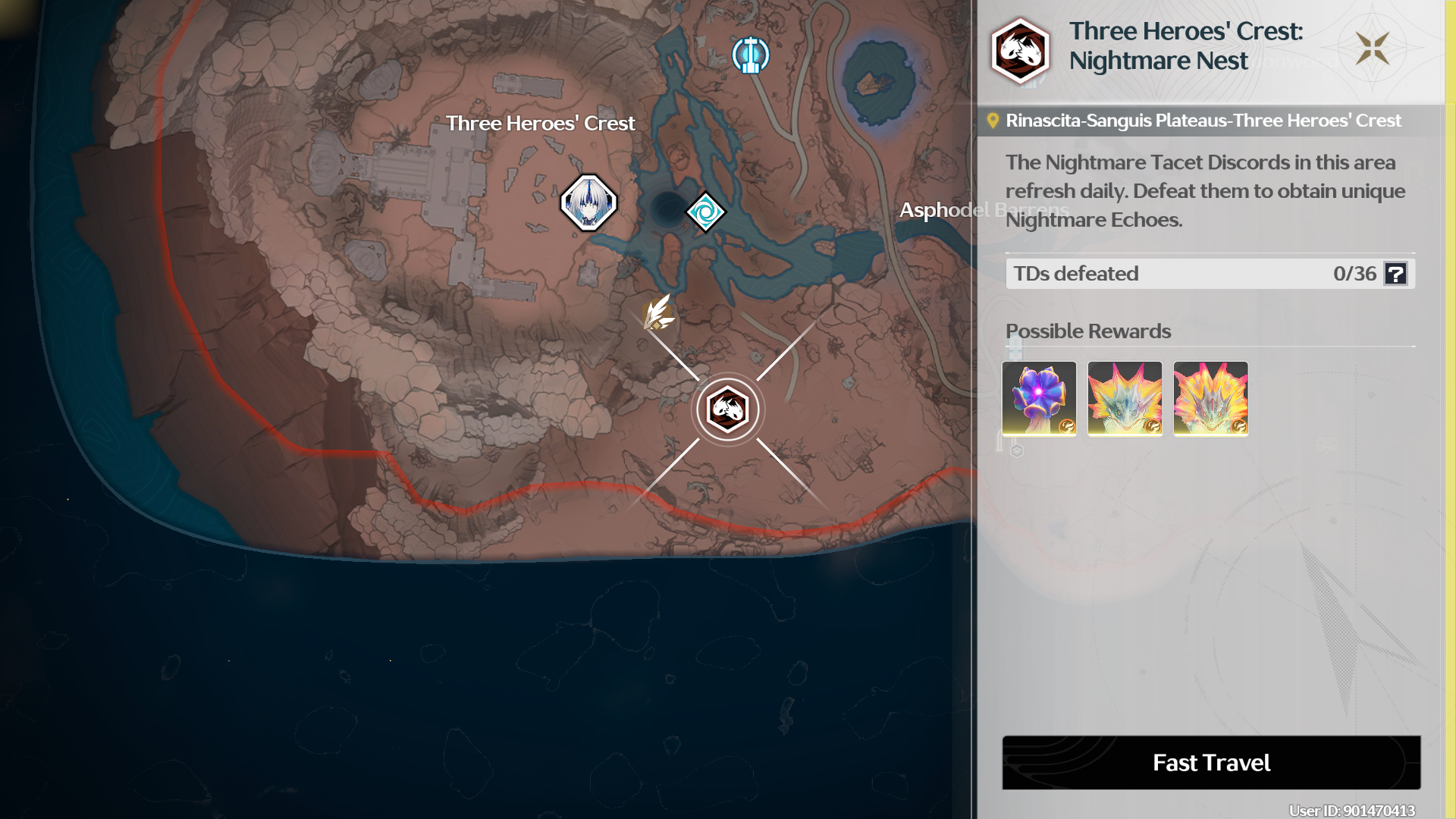Select the blue beacon marker on map
This screenshot has height=819, width=1456.
click(750, 55)
